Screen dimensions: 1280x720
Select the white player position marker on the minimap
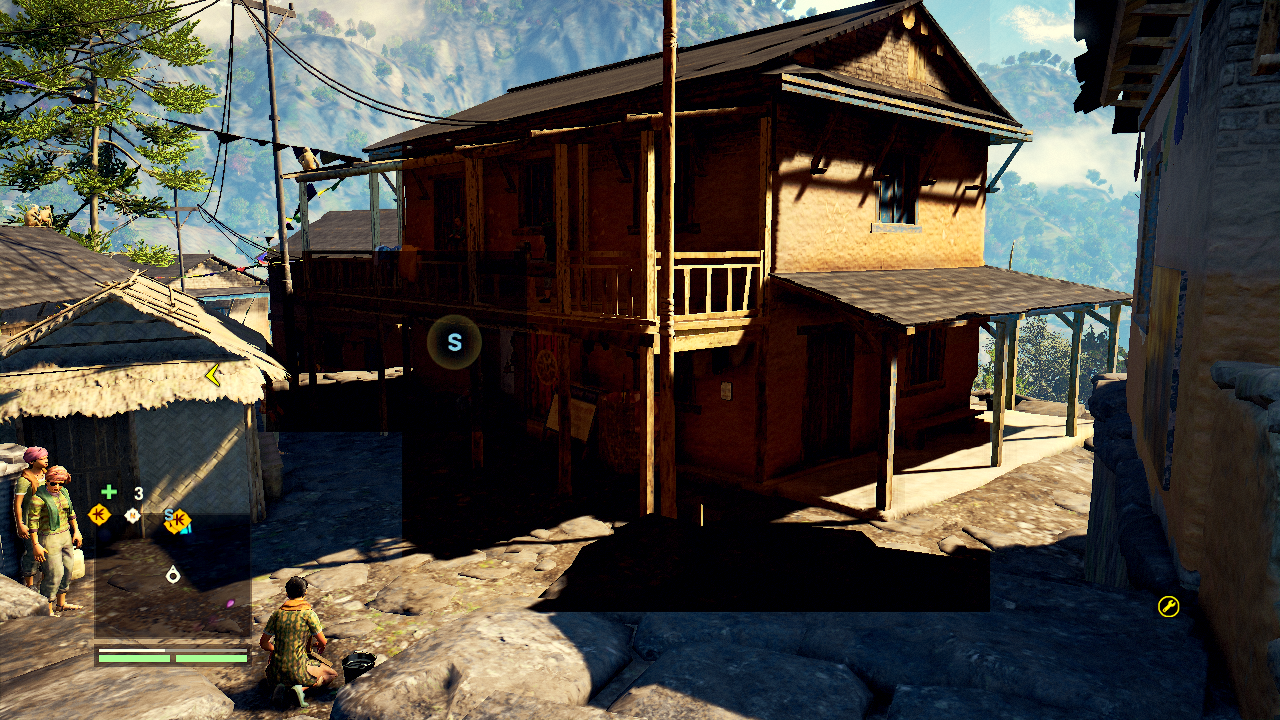[x=173, y=574]
